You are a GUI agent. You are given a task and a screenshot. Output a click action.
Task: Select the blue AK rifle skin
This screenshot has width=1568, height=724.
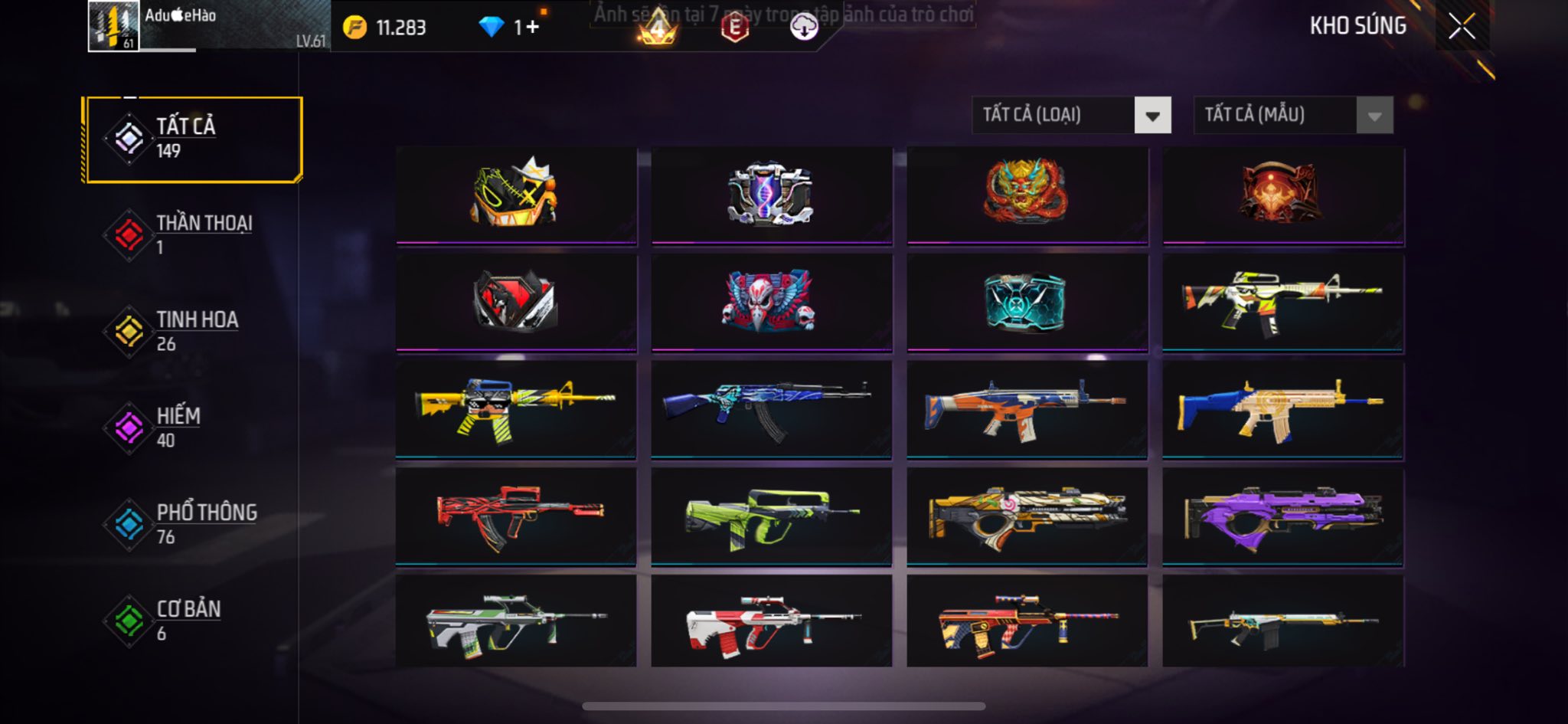[x=771, y=409]
